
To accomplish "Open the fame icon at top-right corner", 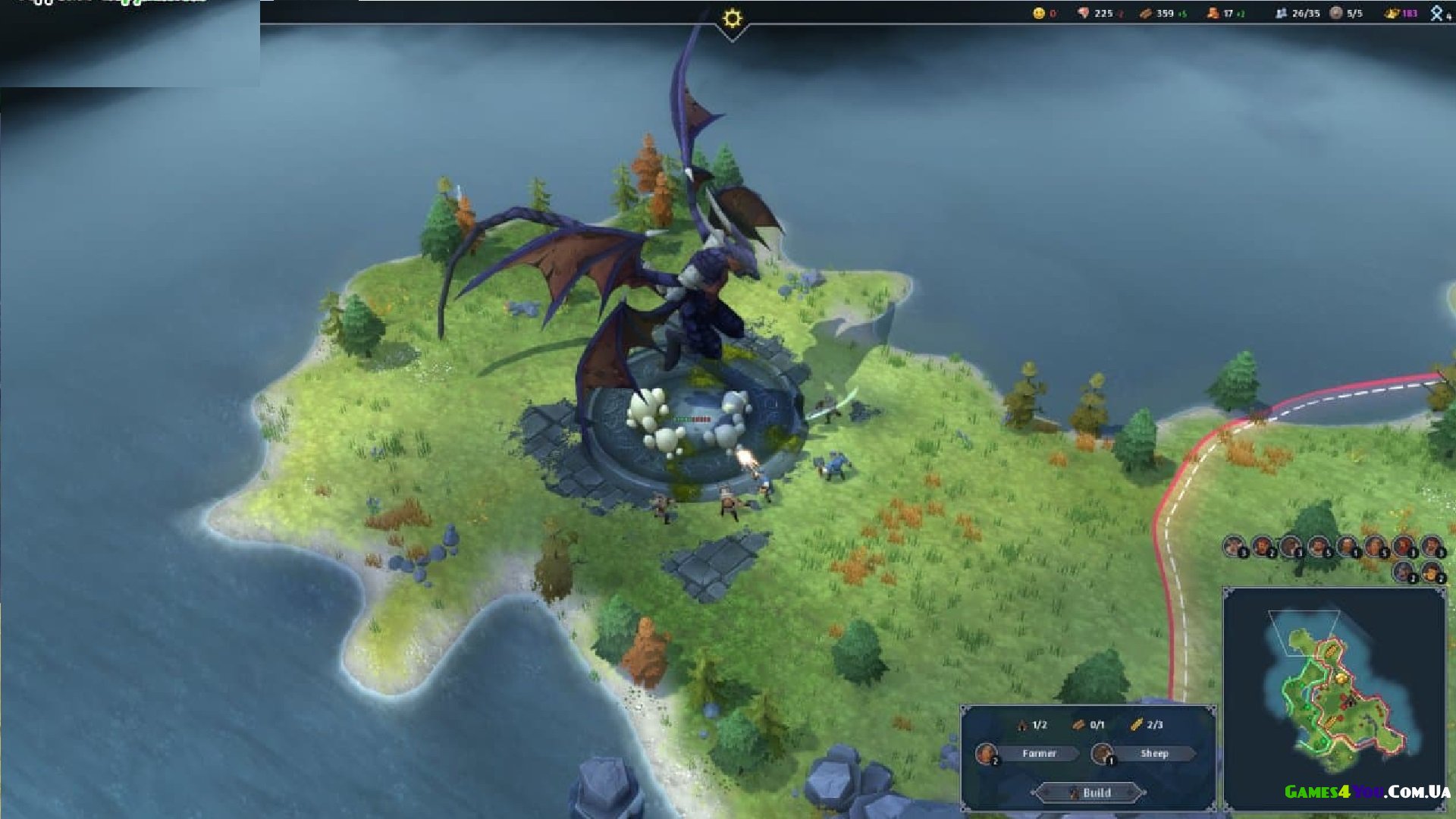I will coord(1436,13).
